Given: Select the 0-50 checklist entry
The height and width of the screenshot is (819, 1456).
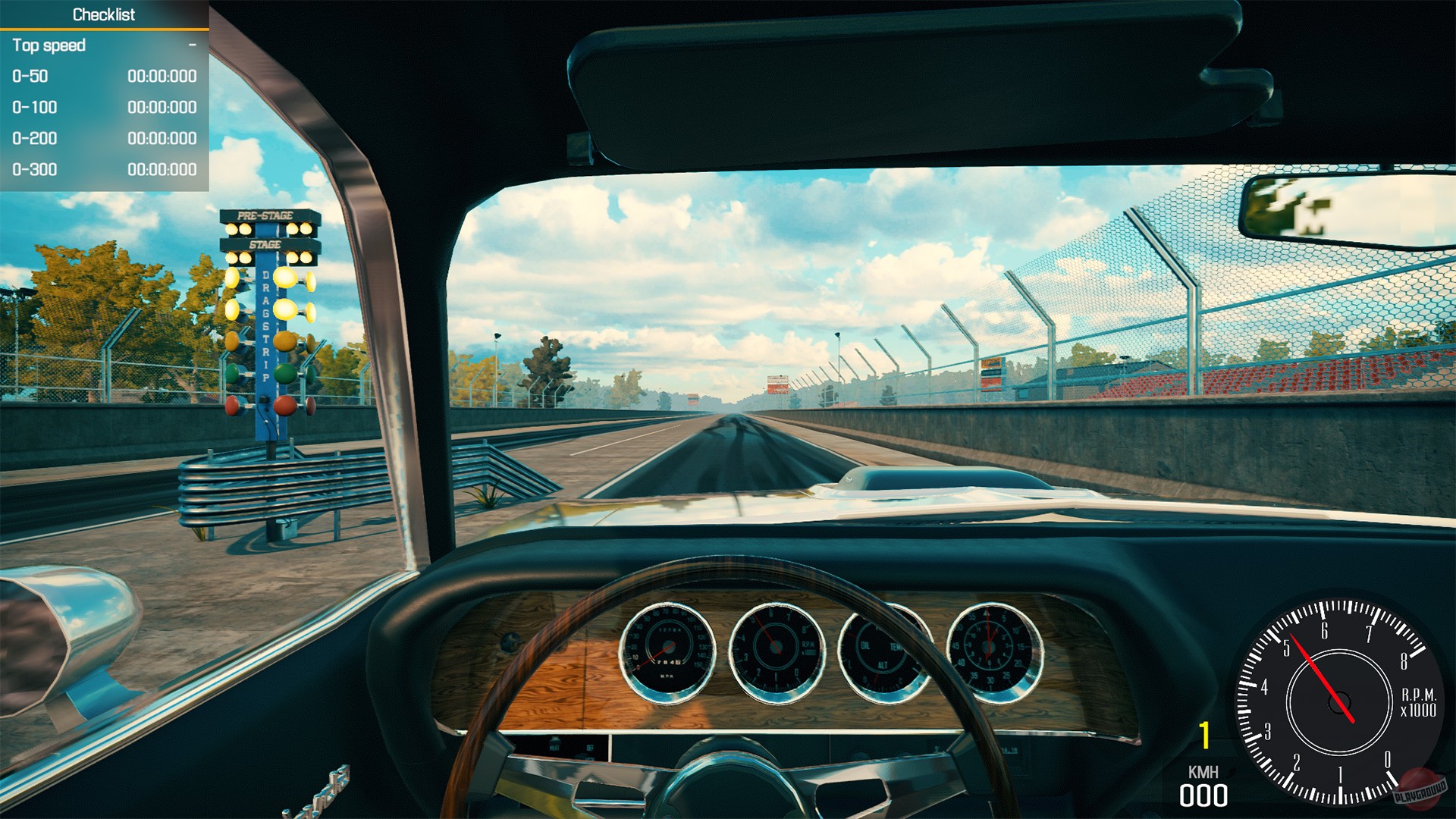Looking at the screenshot, I should tap(29, 77).
